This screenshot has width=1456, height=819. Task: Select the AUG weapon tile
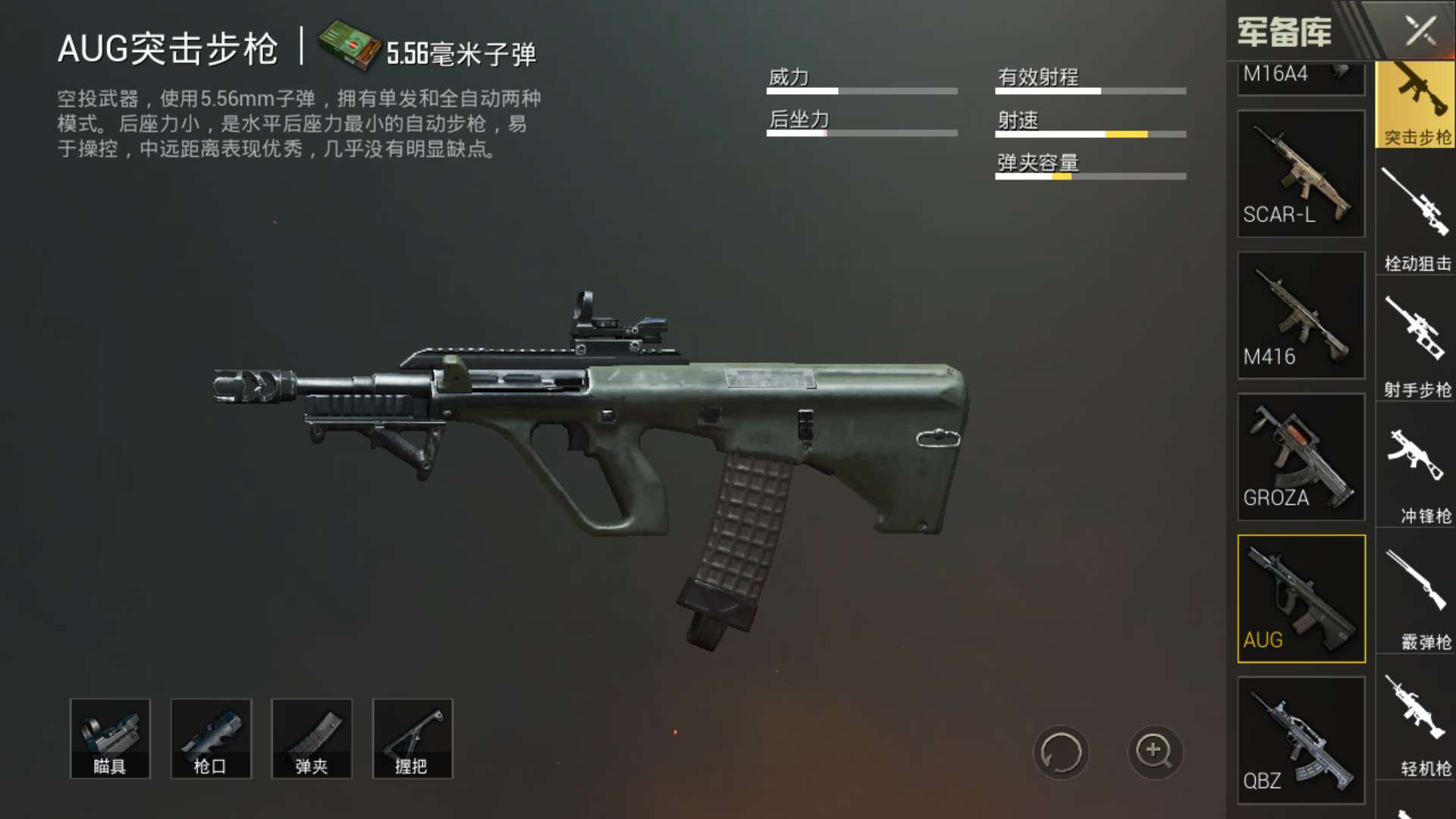pos(1301,598)
